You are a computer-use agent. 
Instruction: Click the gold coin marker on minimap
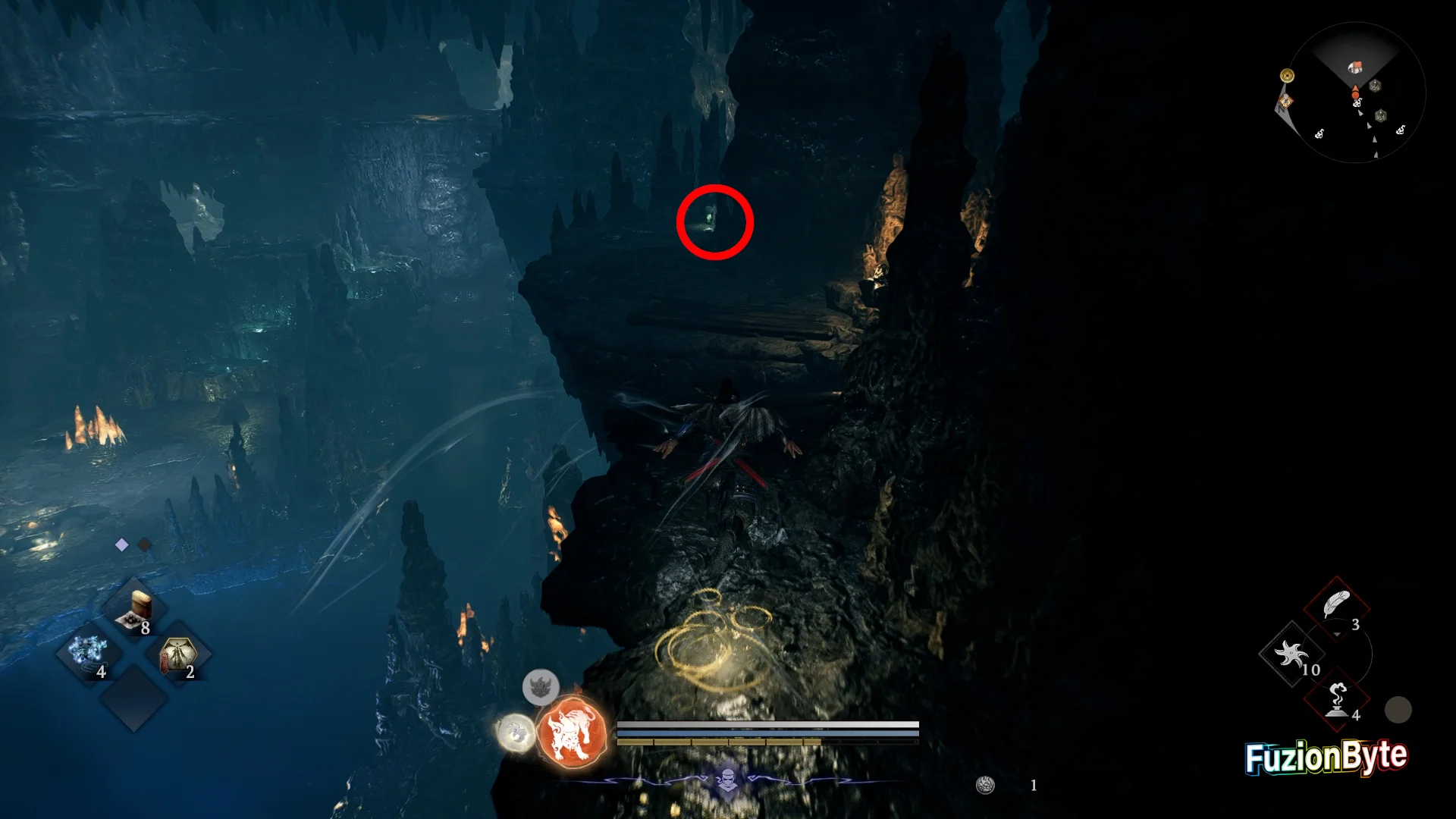[x=1287, y=76]
